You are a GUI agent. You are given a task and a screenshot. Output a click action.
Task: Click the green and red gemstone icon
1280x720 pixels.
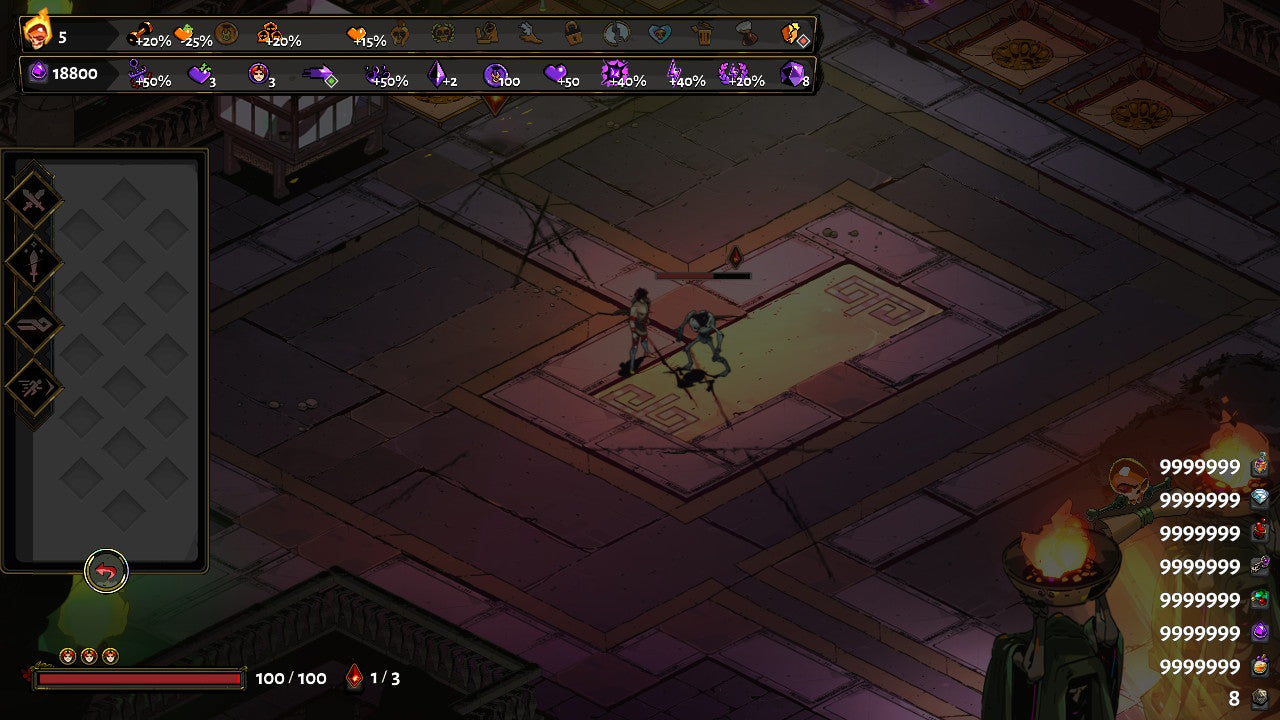pos(1260,599)
